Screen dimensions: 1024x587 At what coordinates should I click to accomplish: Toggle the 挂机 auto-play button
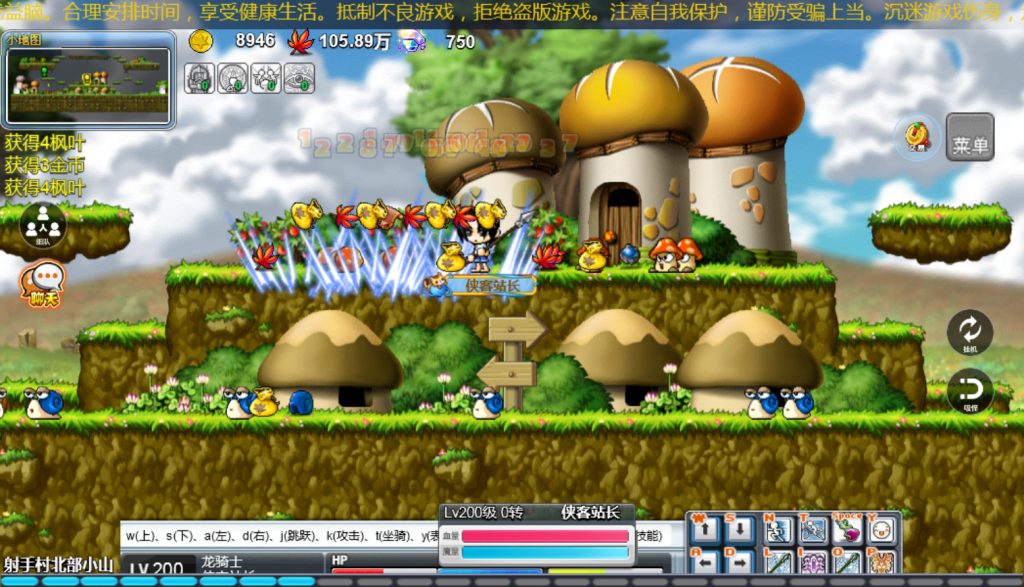tap(969, 332)
